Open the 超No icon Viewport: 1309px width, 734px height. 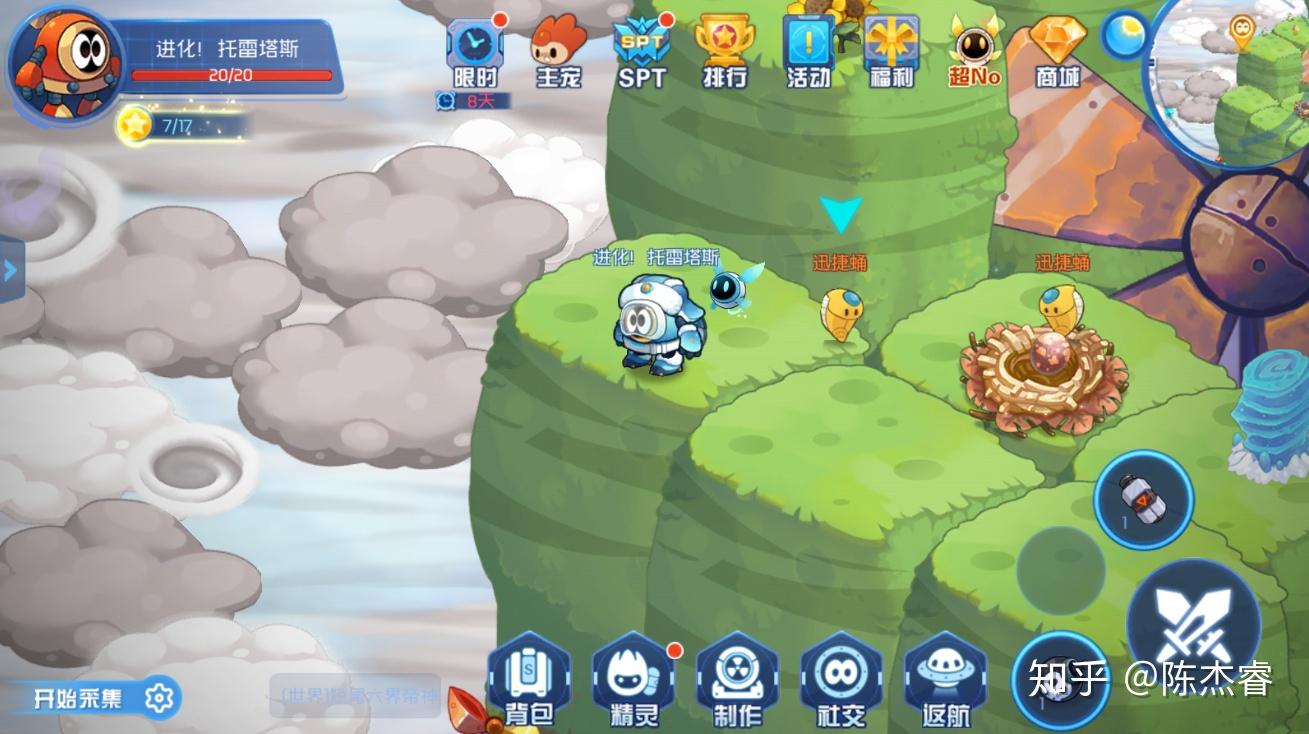click(974, 49)
